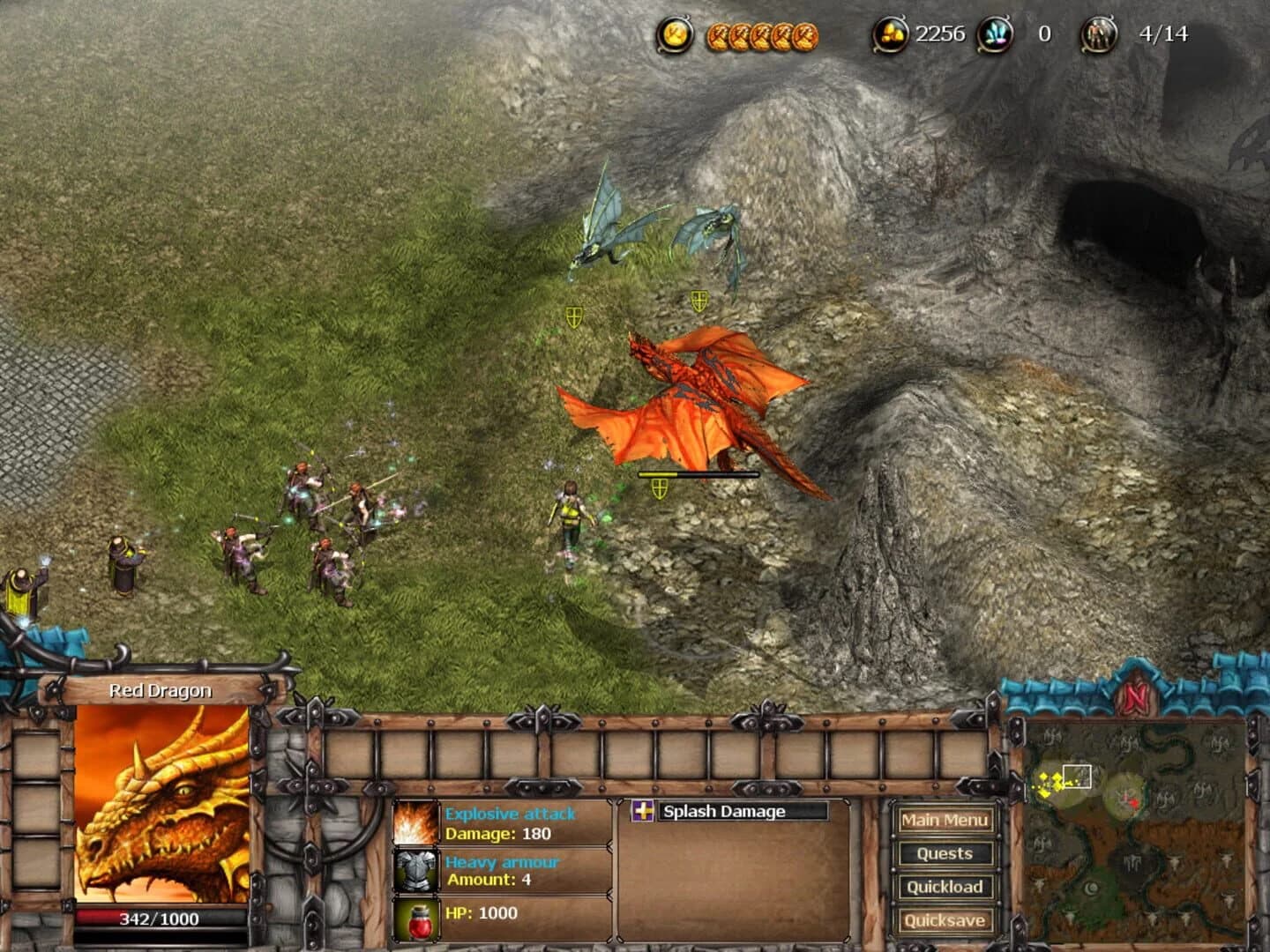Click the Red Dragon name label

tap(159, 690)
